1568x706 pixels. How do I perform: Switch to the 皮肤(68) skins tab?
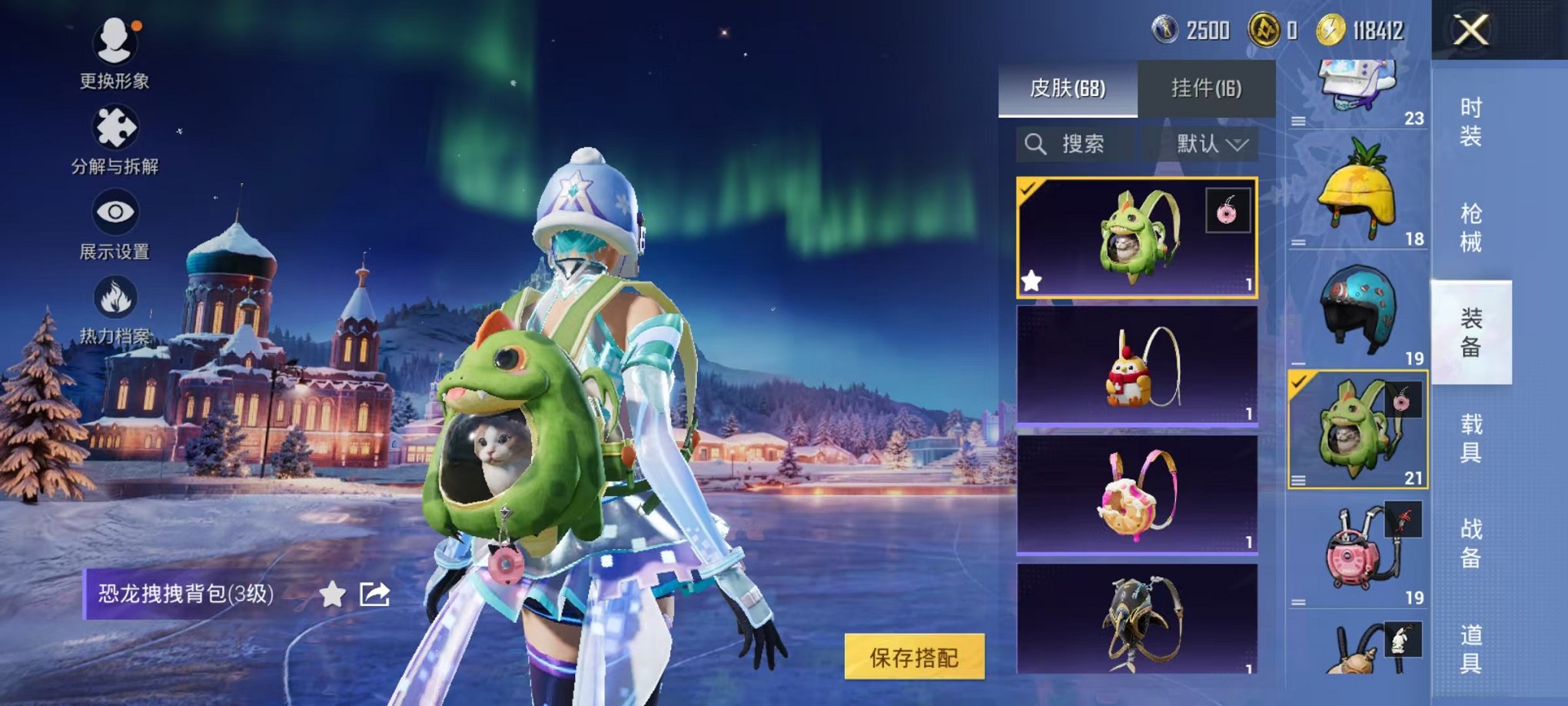click(1067, 88)
